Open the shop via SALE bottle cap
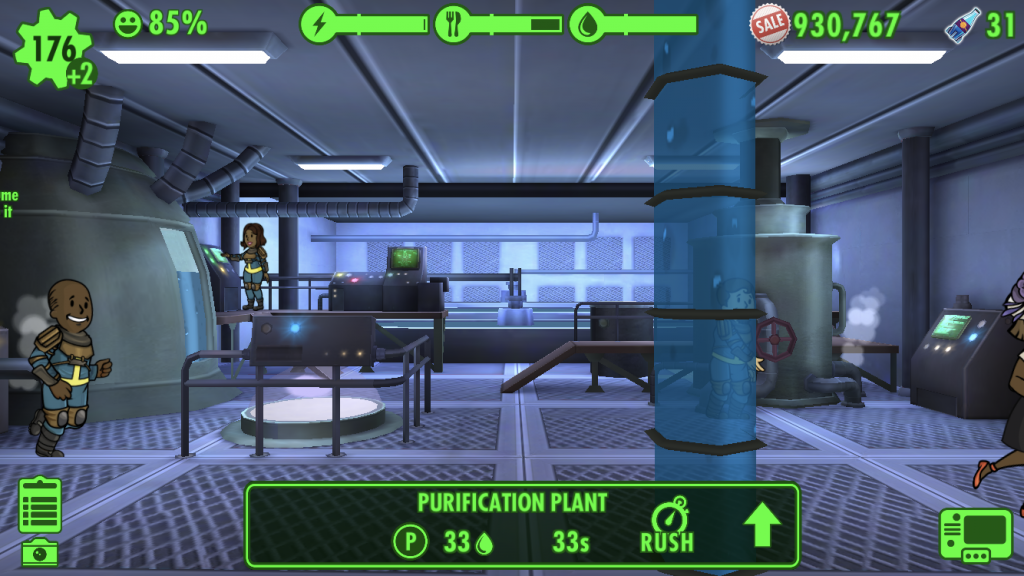 770,22
